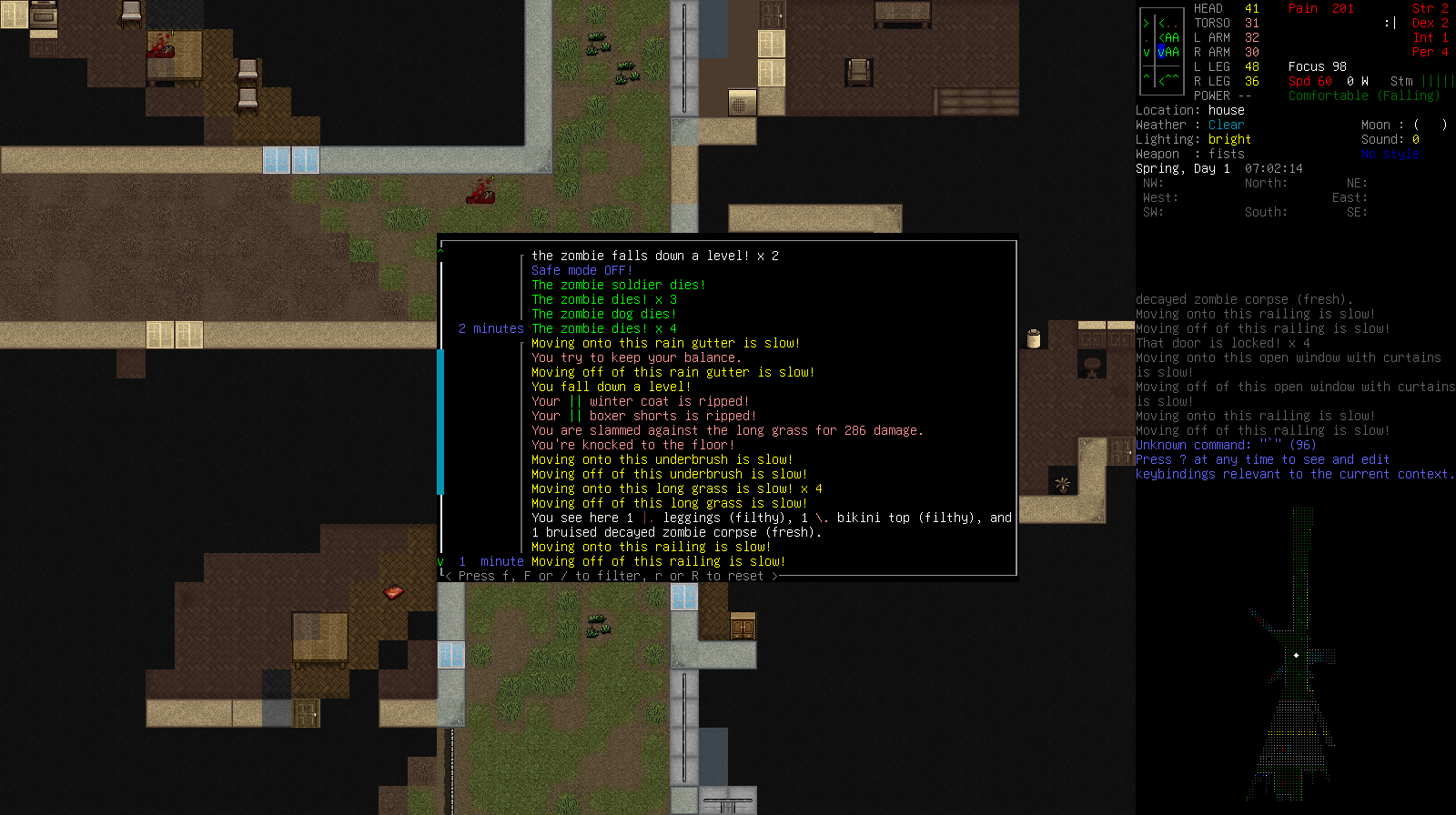Click 'No style' to switch martial arts style
Viewport: 1456px width, 815px height.
pyautogui.click(x=1390, y=154)
